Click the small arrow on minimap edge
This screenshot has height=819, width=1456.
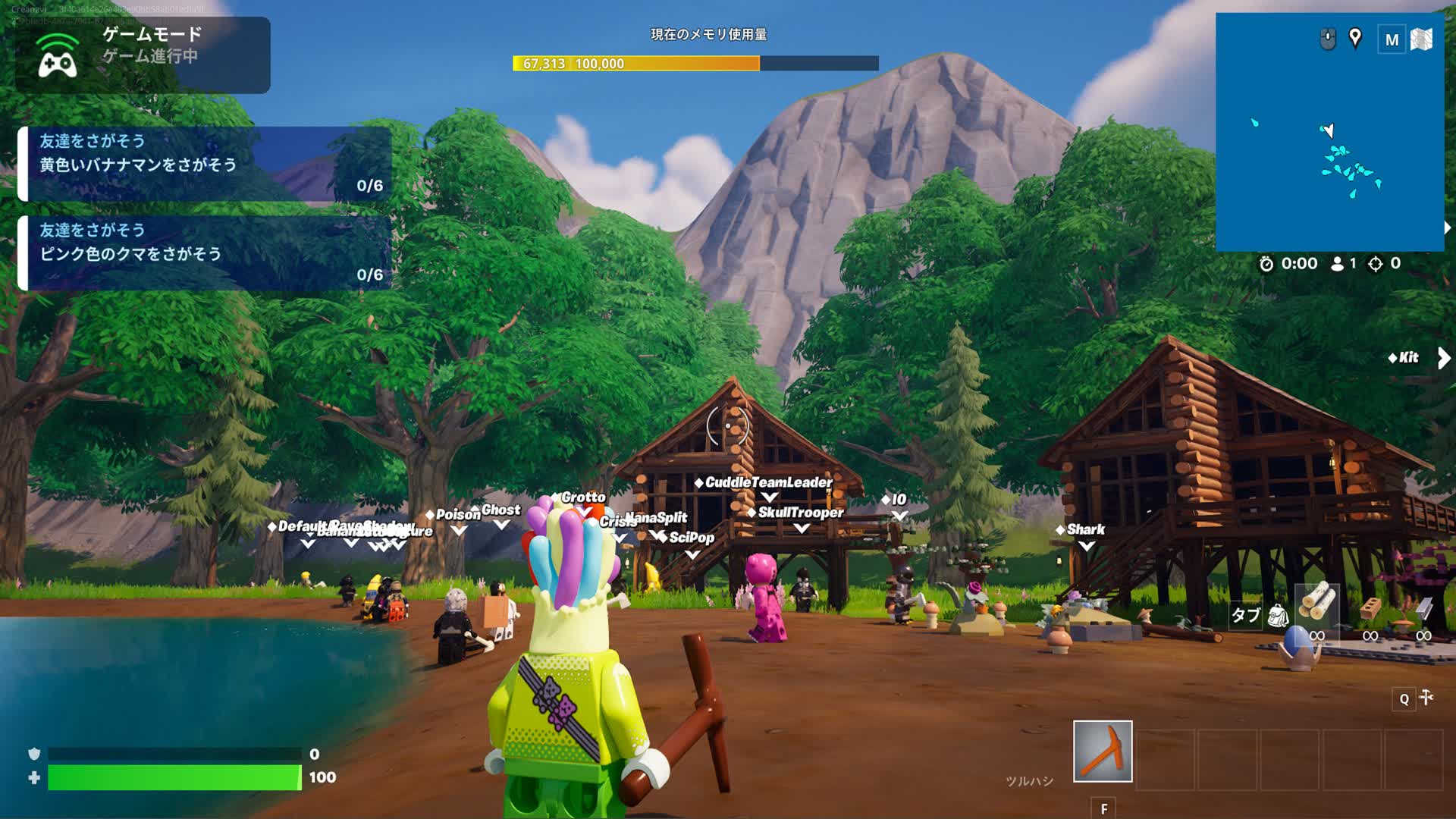point(1448,227)
